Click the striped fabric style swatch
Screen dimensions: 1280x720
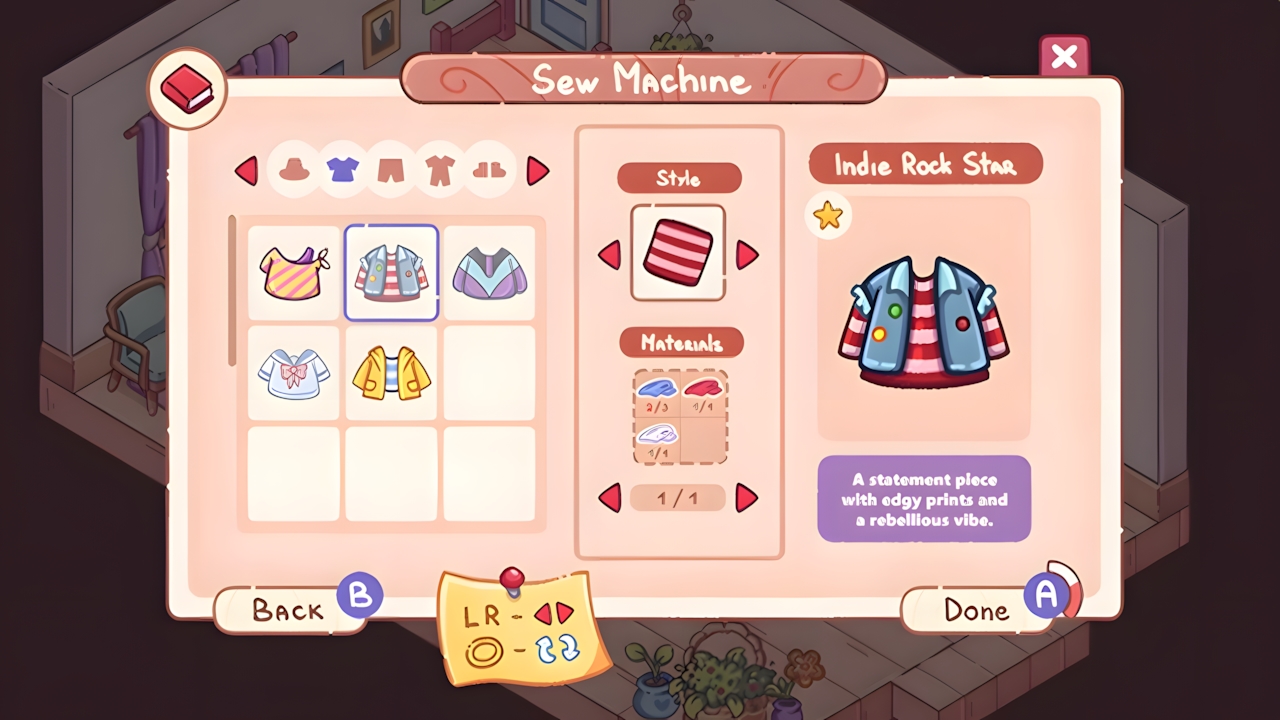tap(679, 252)
